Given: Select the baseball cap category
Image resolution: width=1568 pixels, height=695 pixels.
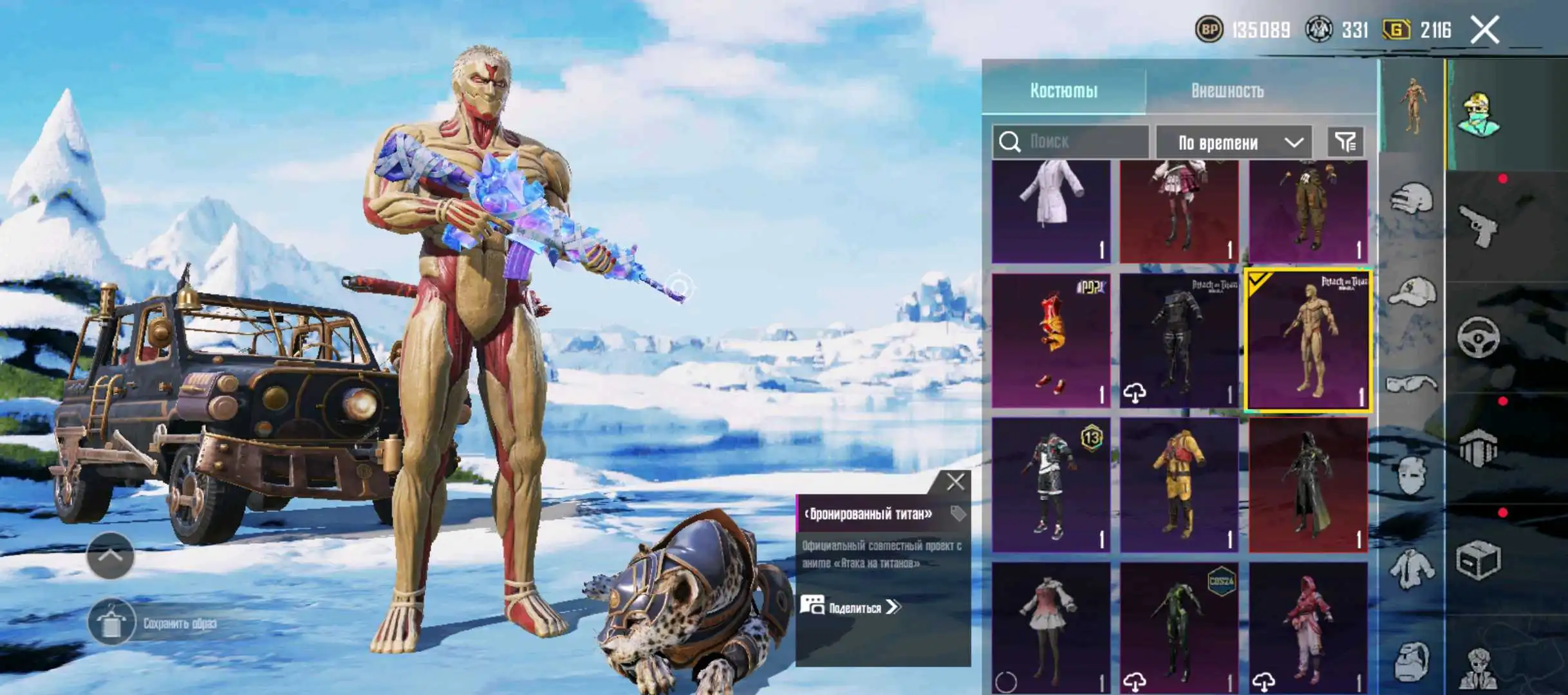Looking at the screenshot, I should coord(1411,291).
